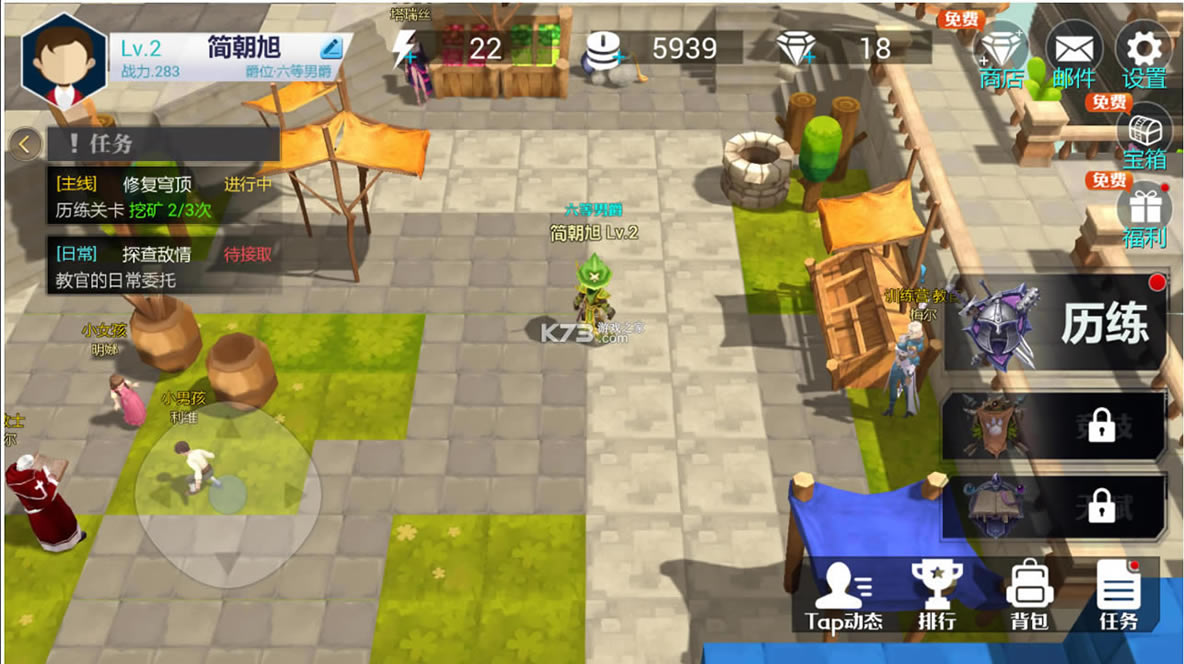Image resolution: width=1184 pixels, height=664 pixels.
Task: Show the 排行 leaderboard
Action: [x=937, y=597]
